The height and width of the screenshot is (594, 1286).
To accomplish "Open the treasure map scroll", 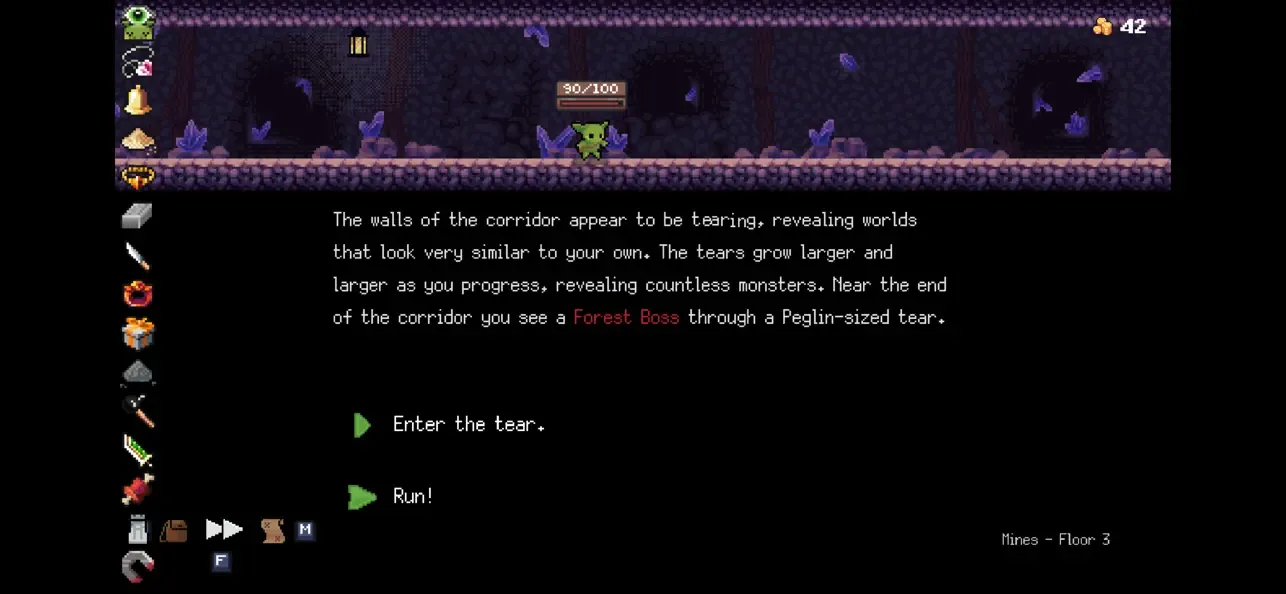I will click(272, 530).
